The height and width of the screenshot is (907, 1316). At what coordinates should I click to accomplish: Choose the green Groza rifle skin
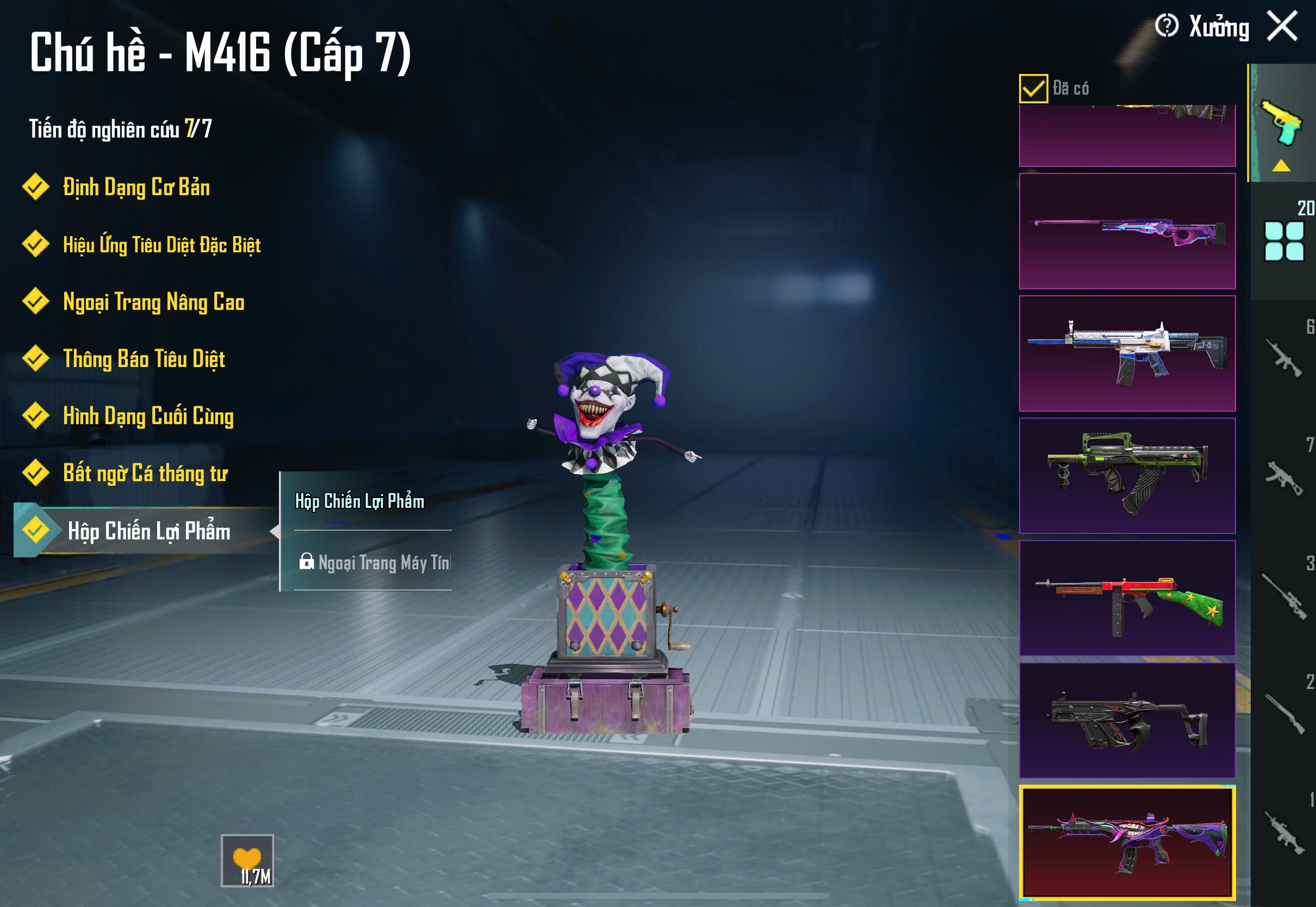(1127, 476)
